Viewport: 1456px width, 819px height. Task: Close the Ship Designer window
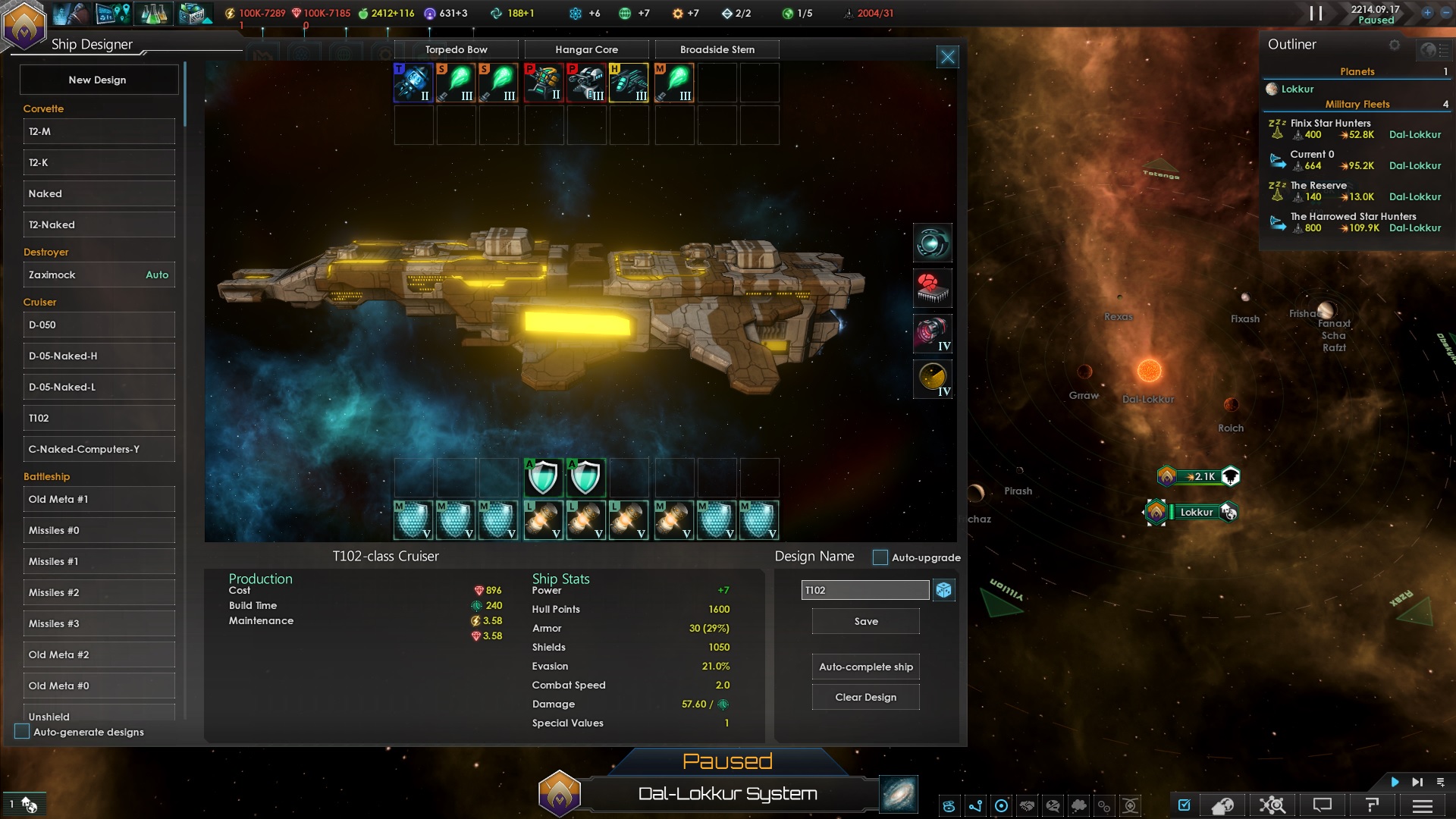click(x=948, y=57)
